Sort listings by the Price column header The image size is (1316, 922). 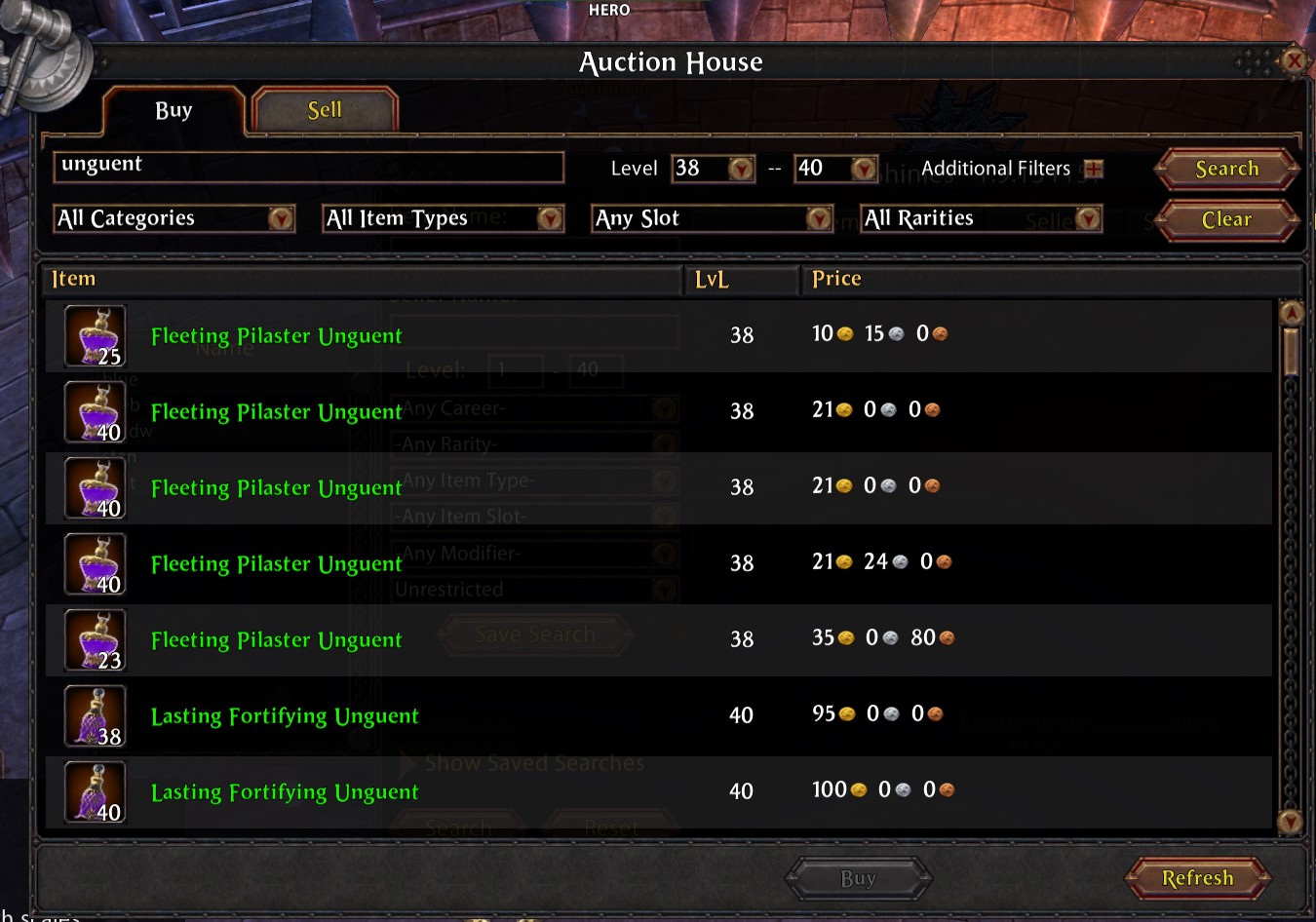(x=836, y=279)
